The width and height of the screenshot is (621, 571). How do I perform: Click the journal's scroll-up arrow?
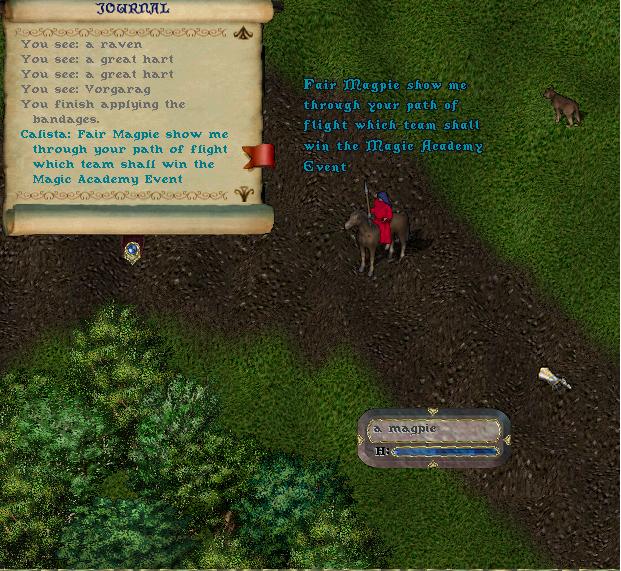[242, 33]
